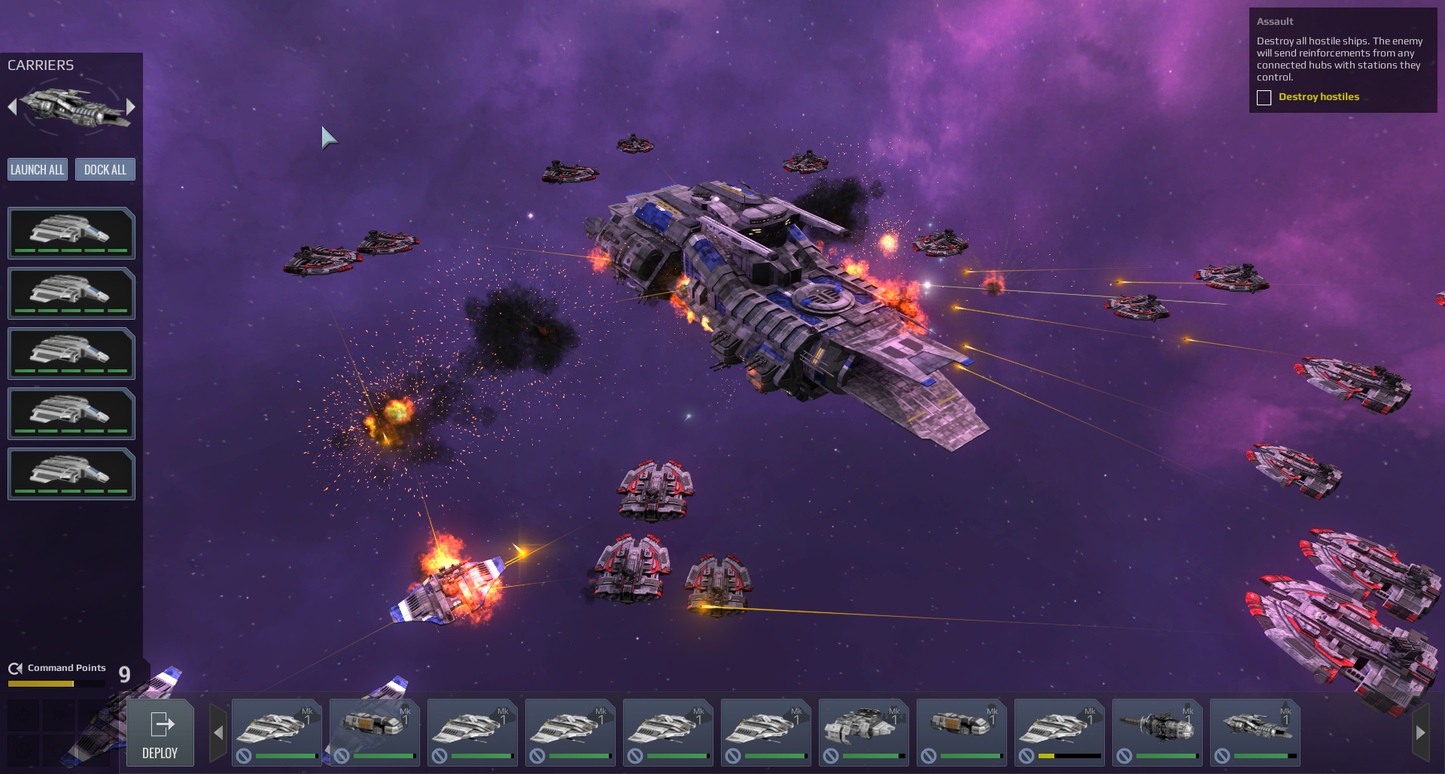Click the left arrow to cycle carriers

[x=11, y=105]
